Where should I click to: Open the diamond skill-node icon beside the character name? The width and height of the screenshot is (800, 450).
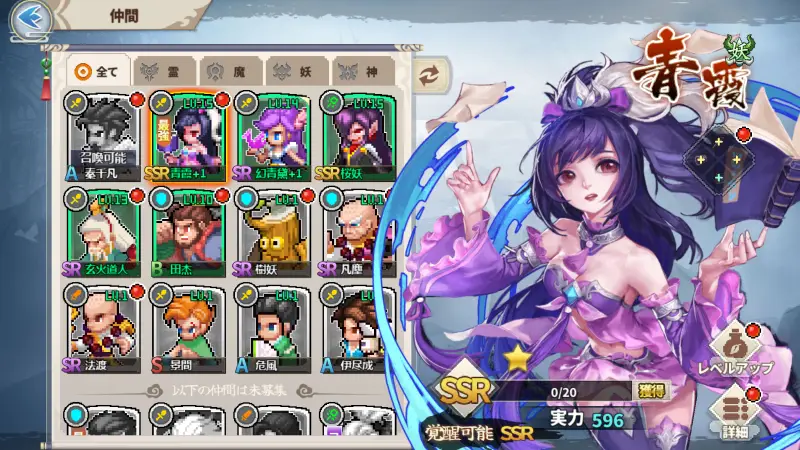719,159
